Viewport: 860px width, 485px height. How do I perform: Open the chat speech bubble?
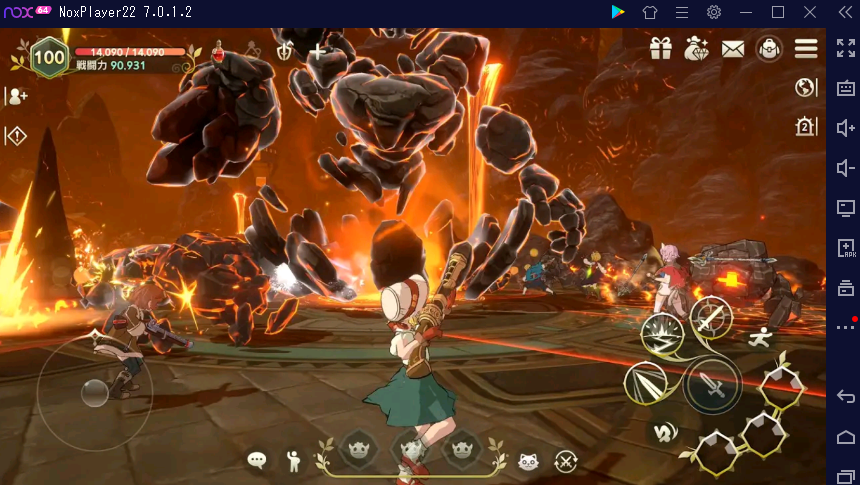click(257, 461)
